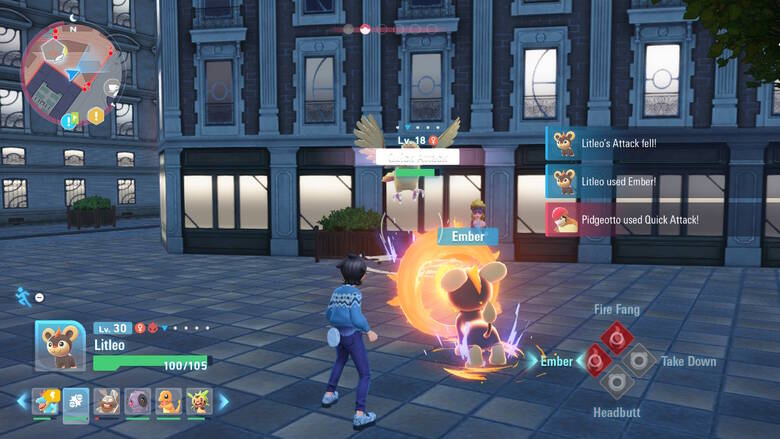Select the Ember move icon
Viewport: 780px width, 439px height.
click(x=597, y=359)
